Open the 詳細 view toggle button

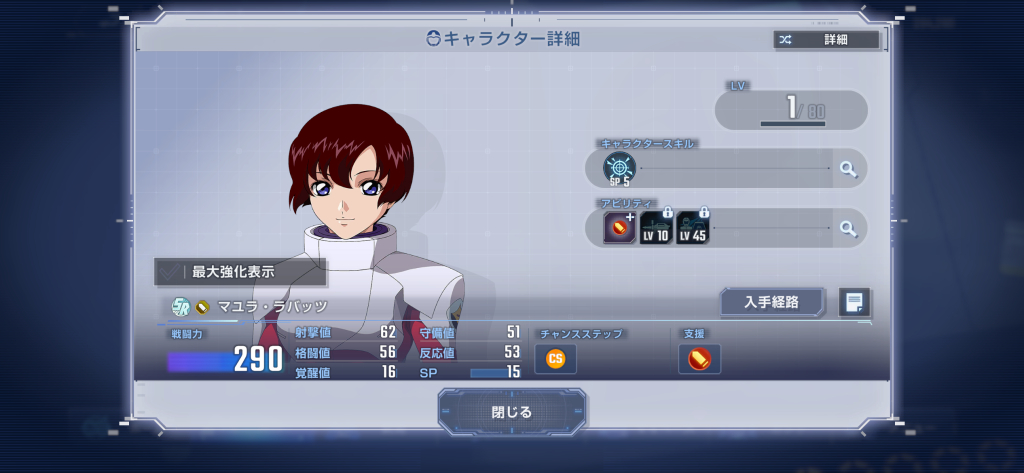tap(826, 40)
